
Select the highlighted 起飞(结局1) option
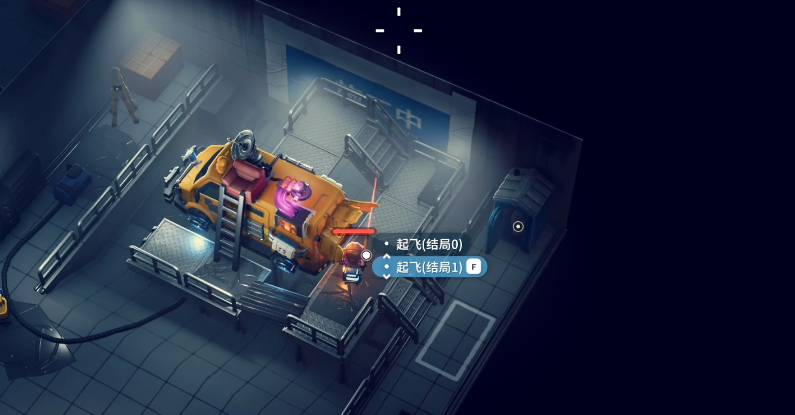click(429, 266)
